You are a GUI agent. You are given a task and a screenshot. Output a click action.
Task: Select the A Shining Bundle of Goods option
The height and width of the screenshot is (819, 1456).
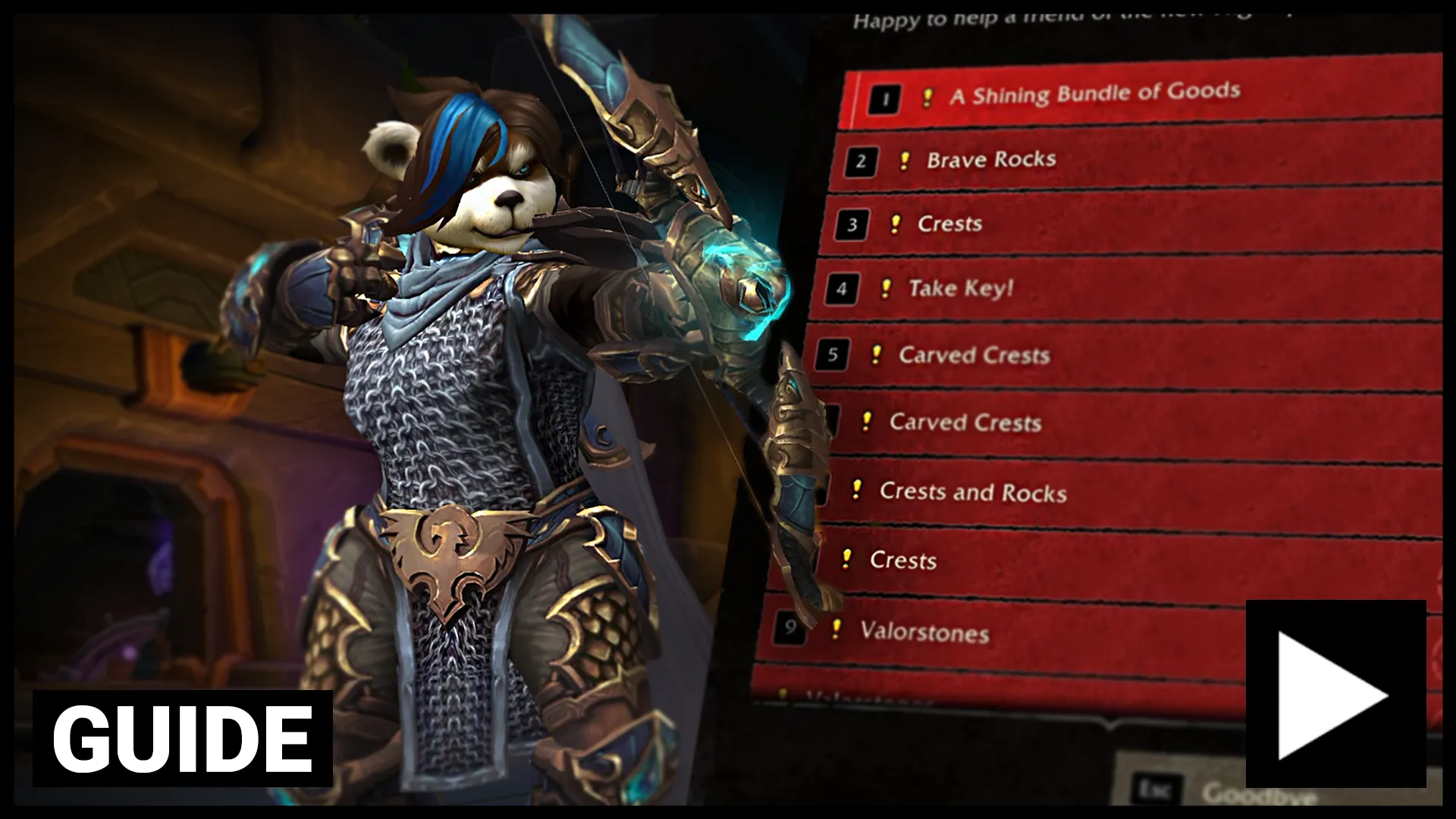click(1096, 94)
